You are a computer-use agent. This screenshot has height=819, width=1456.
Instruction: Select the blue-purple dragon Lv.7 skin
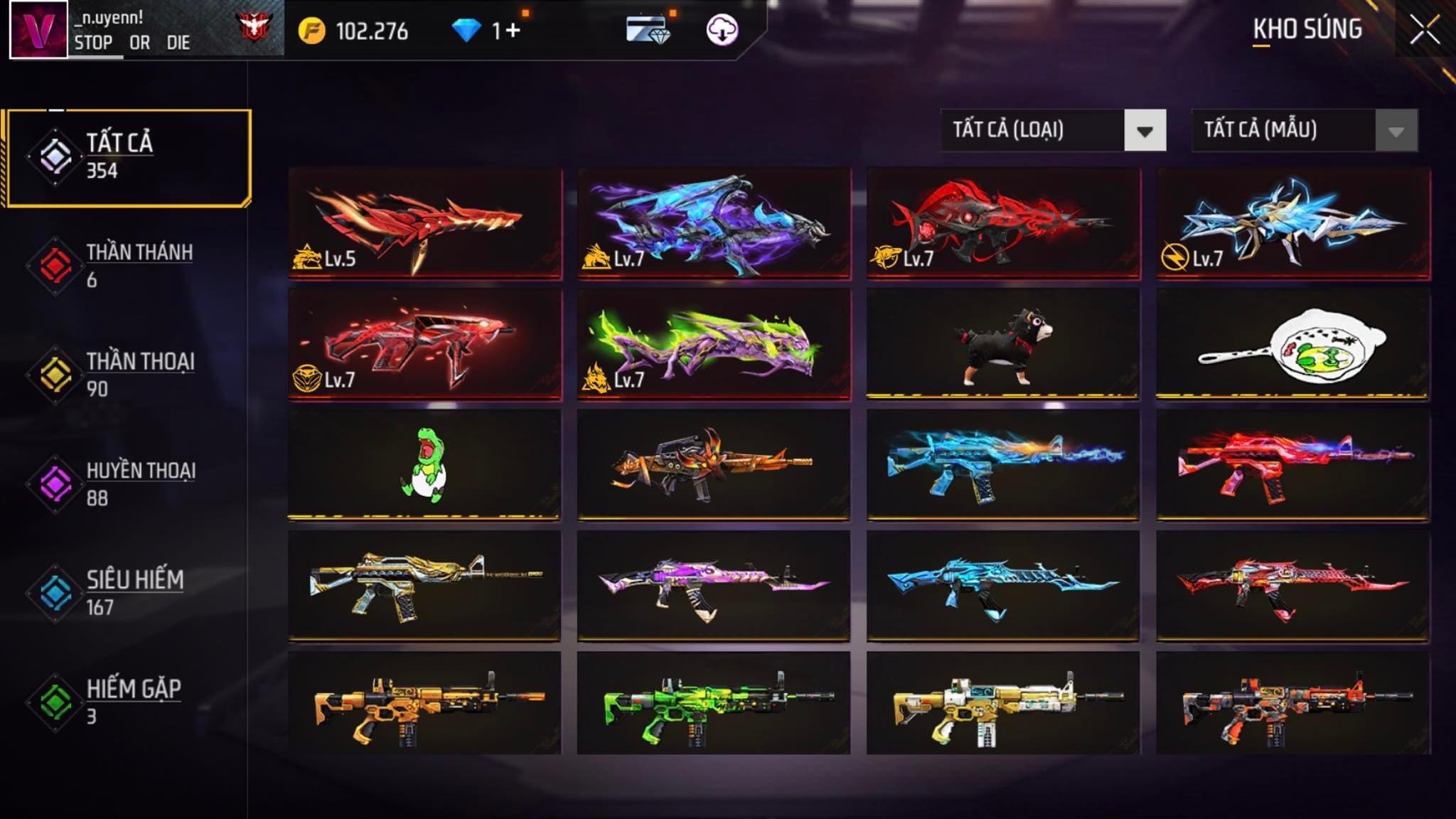pos(714,223)
